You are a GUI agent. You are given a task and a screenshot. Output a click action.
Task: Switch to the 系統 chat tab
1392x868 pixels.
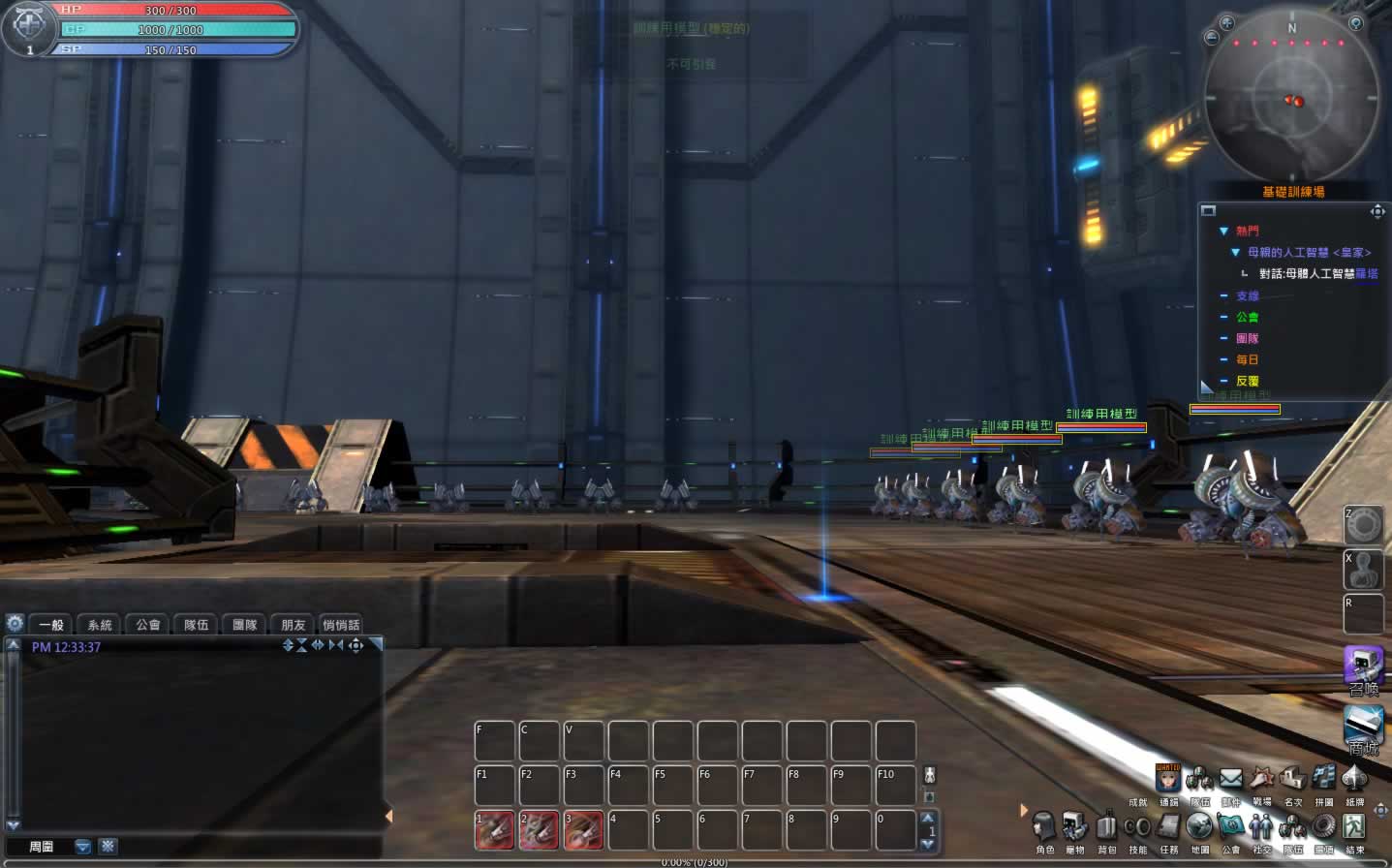point(100,625)
